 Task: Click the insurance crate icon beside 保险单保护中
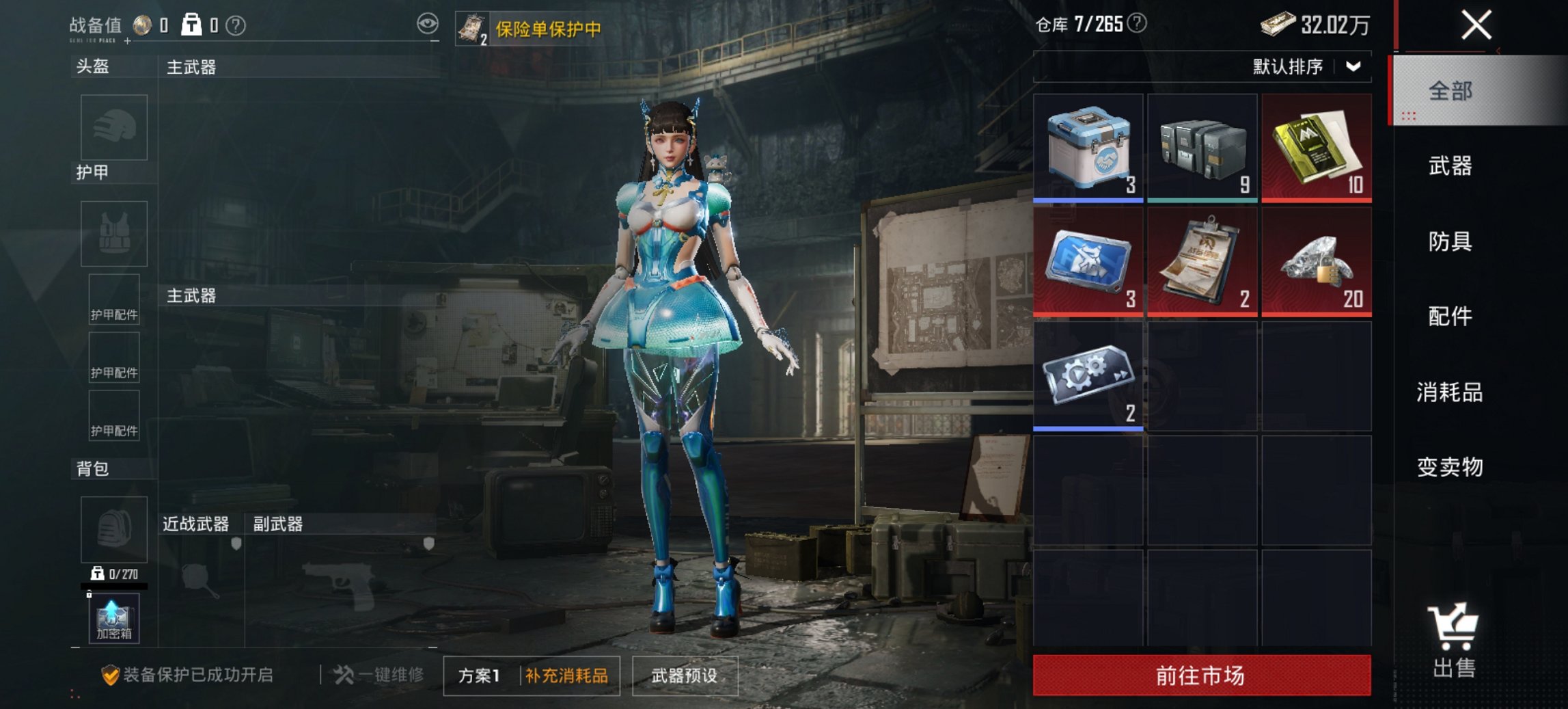tap(472, 27)
